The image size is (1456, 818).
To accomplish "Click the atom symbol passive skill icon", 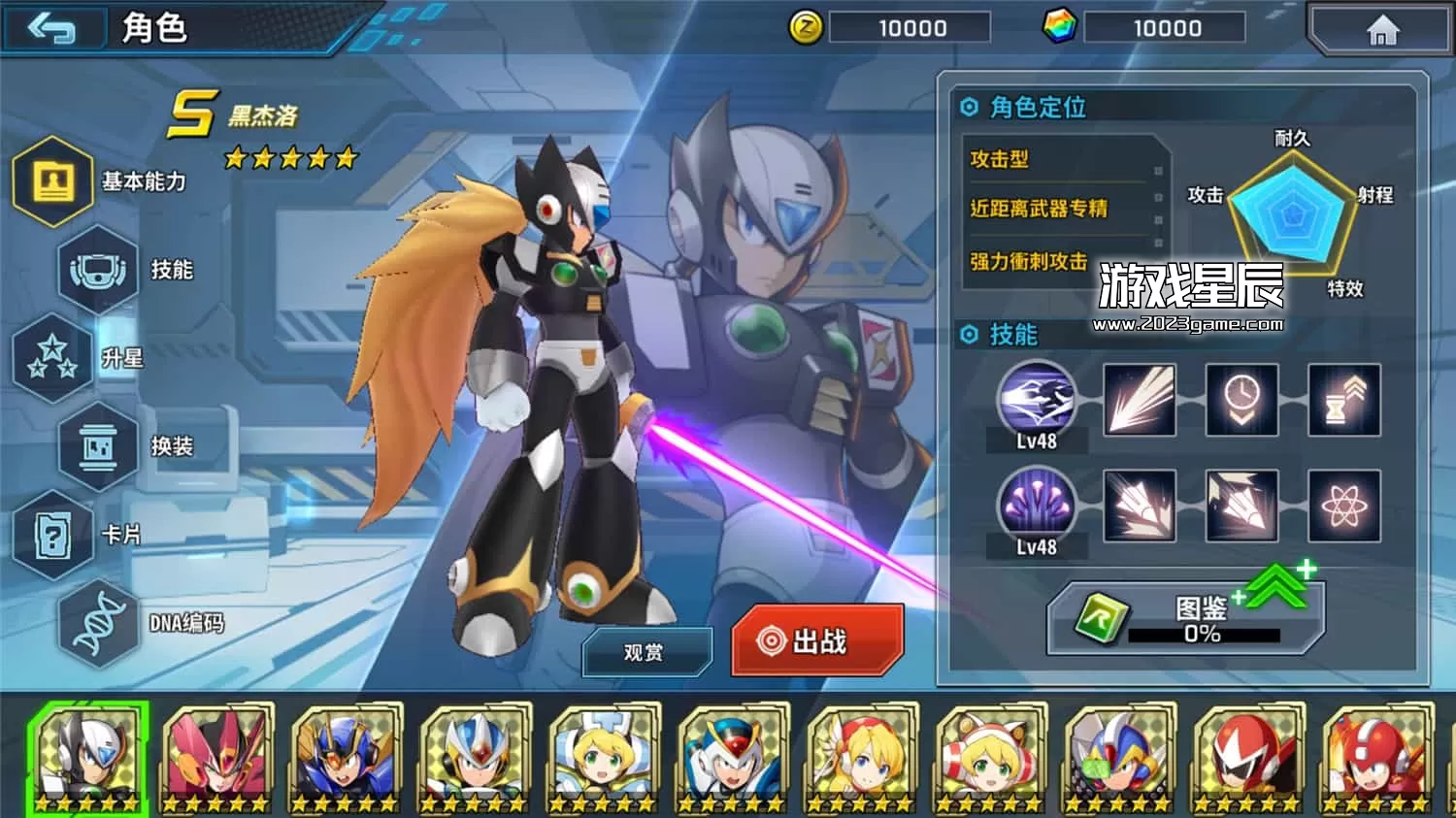I will pos(1343,506).
